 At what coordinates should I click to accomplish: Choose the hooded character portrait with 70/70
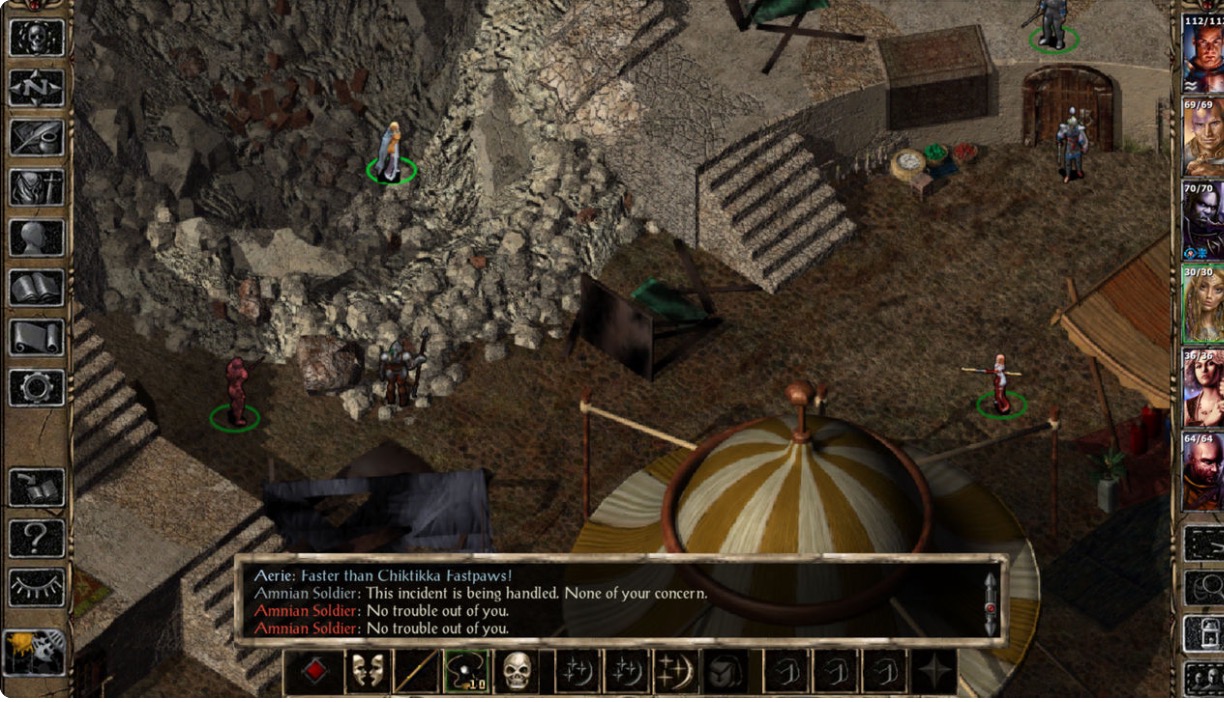(x=1202, y=220)
